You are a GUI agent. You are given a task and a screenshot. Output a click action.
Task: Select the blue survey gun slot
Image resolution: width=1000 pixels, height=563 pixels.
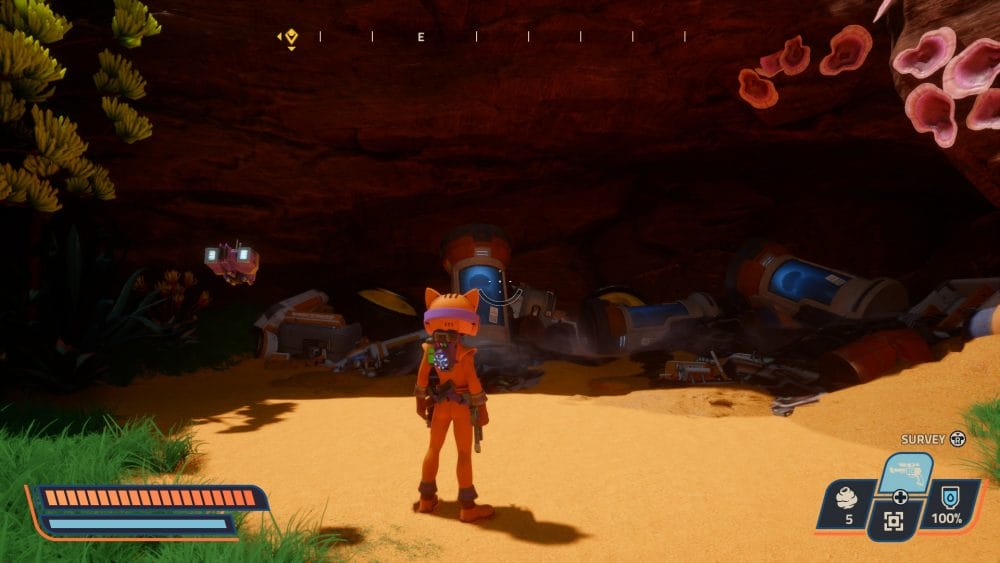coord(905,472)
